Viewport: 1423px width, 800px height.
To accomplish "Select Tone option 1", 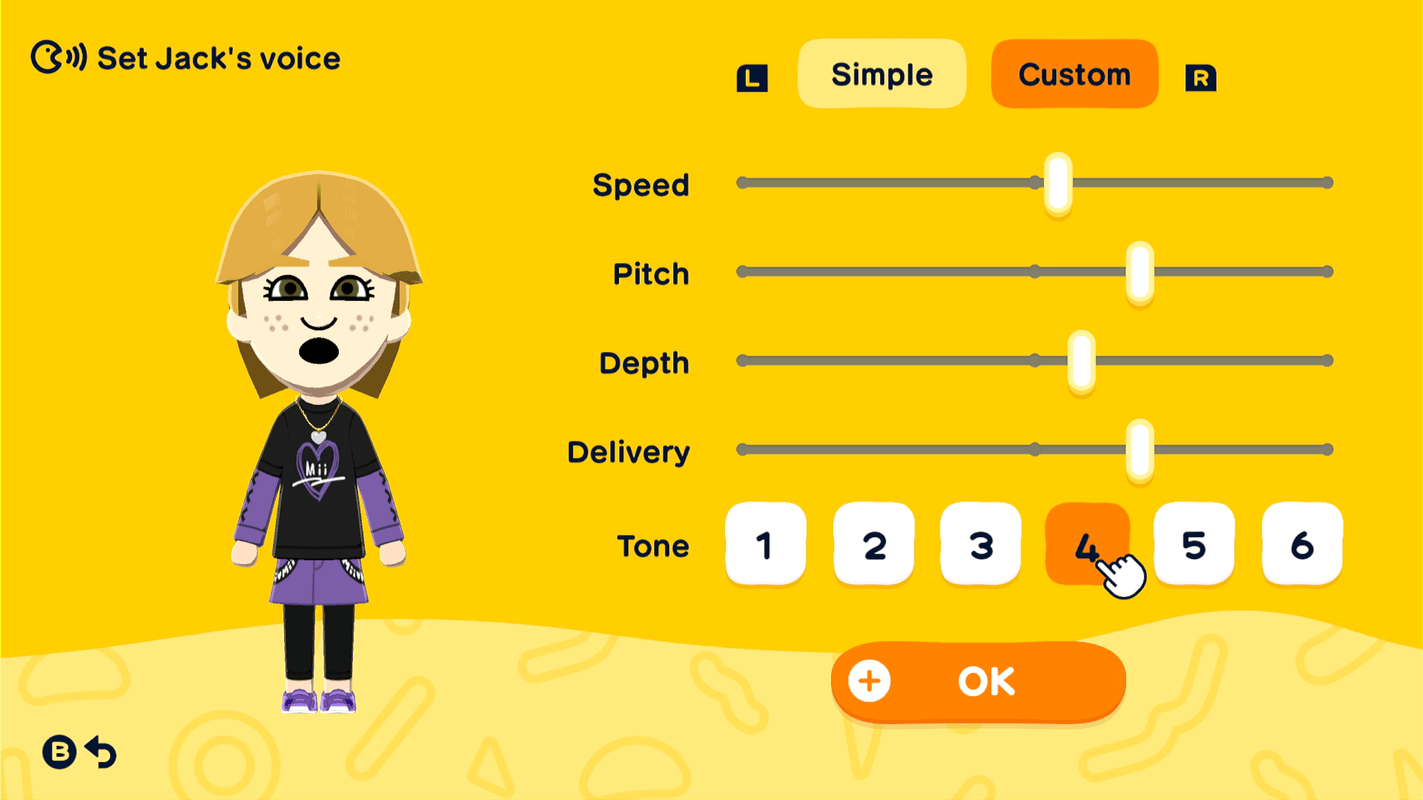I will click(765, 545).
